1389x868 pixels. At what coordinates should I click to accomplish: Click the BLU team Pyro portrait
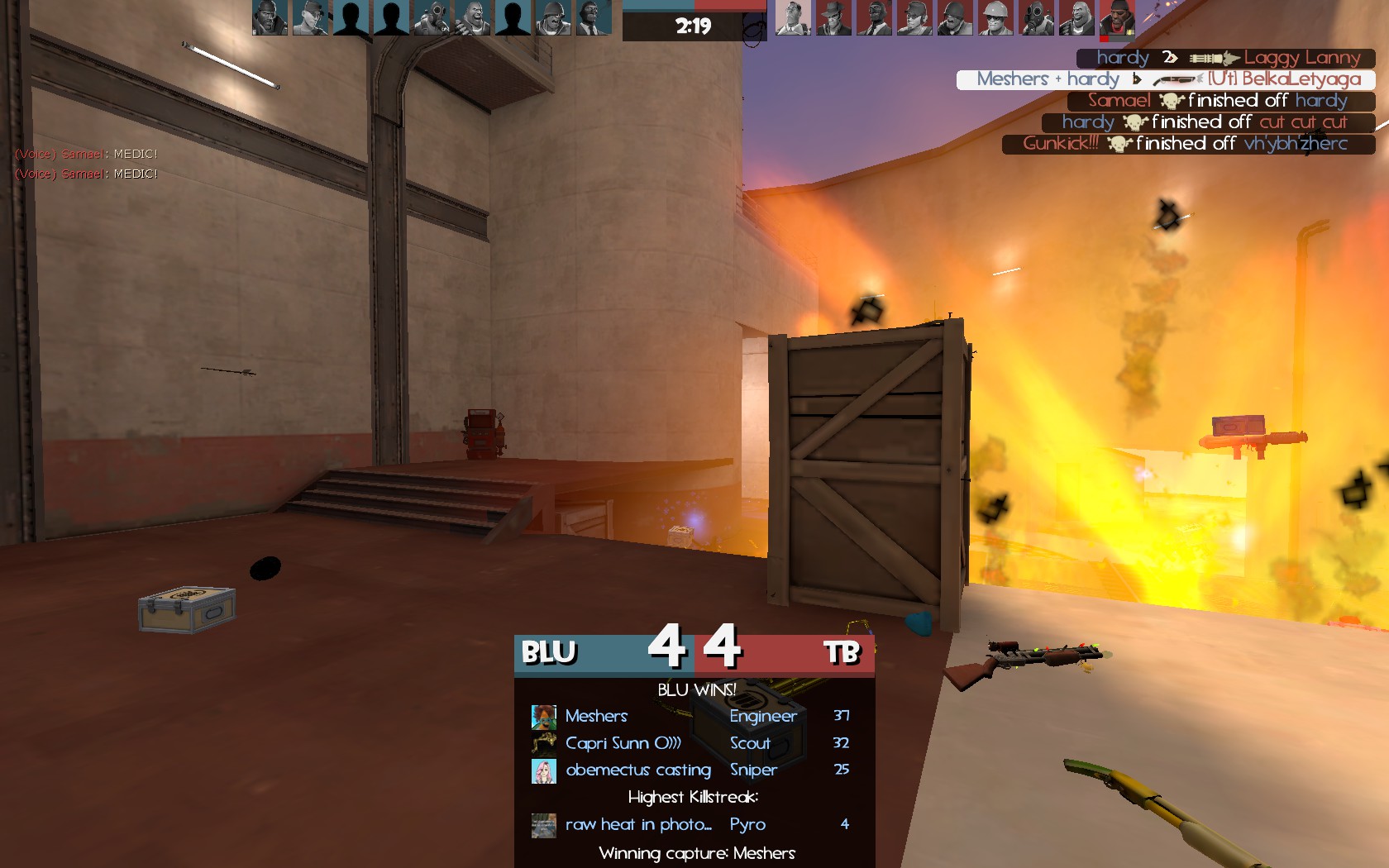(x=432, y=17)
